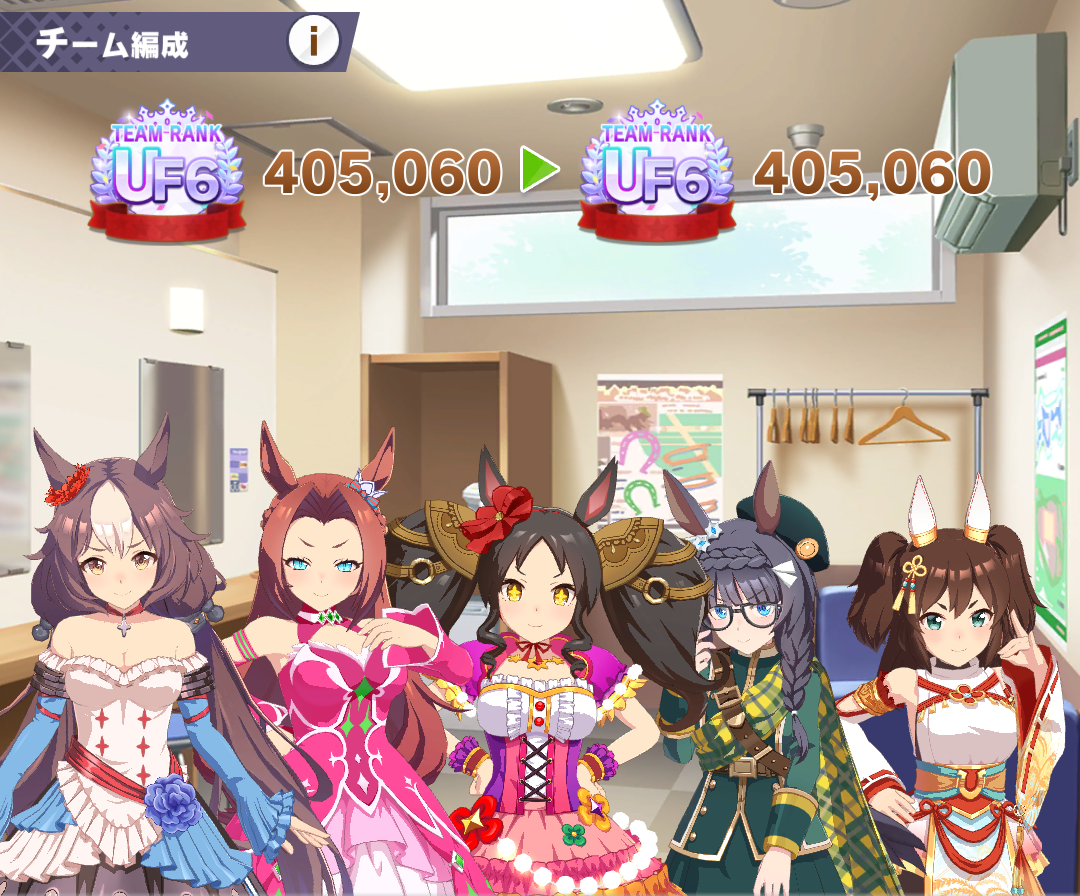Open the team formation info button
Screen dimensions: 1080x896
(314, 42)
